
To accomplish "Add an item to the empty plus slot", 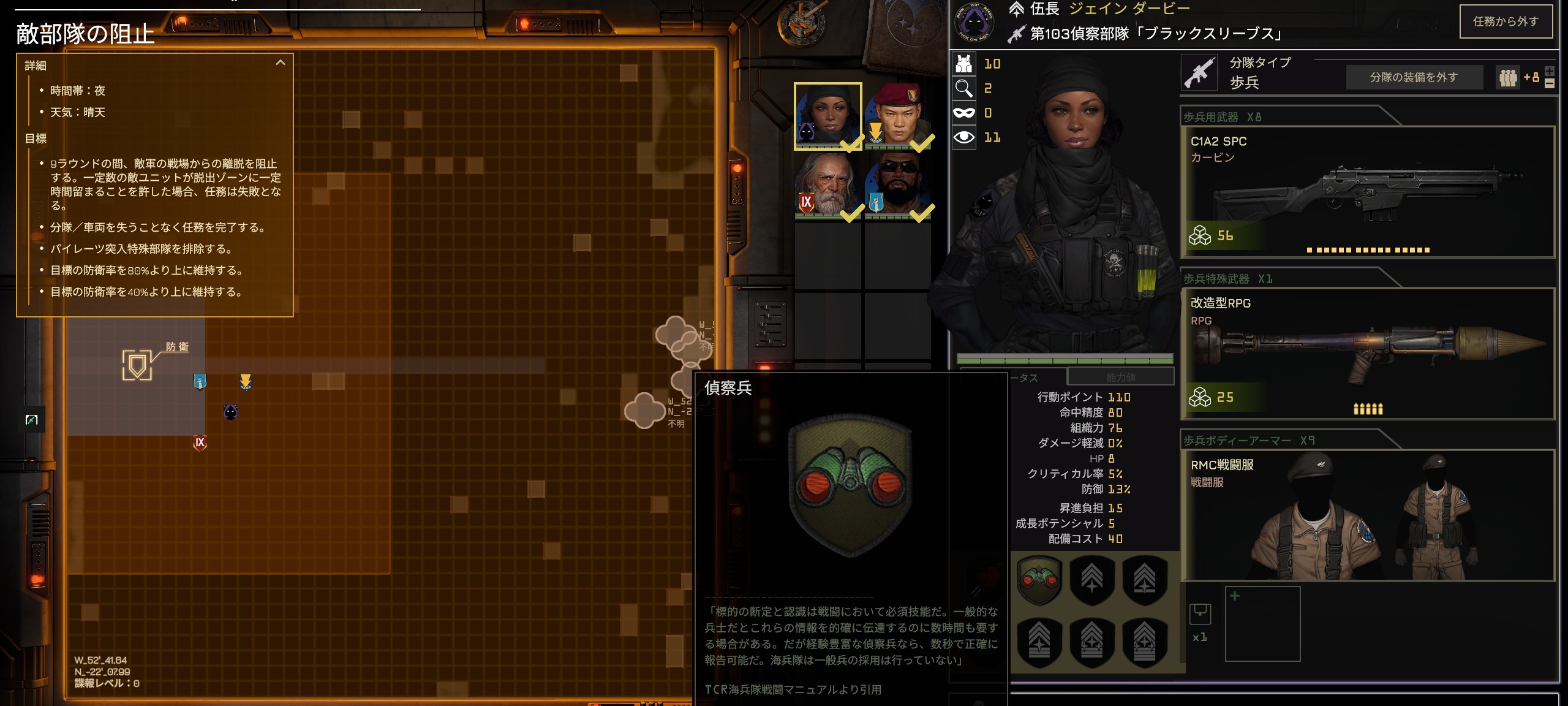I will coord(1262,623).
